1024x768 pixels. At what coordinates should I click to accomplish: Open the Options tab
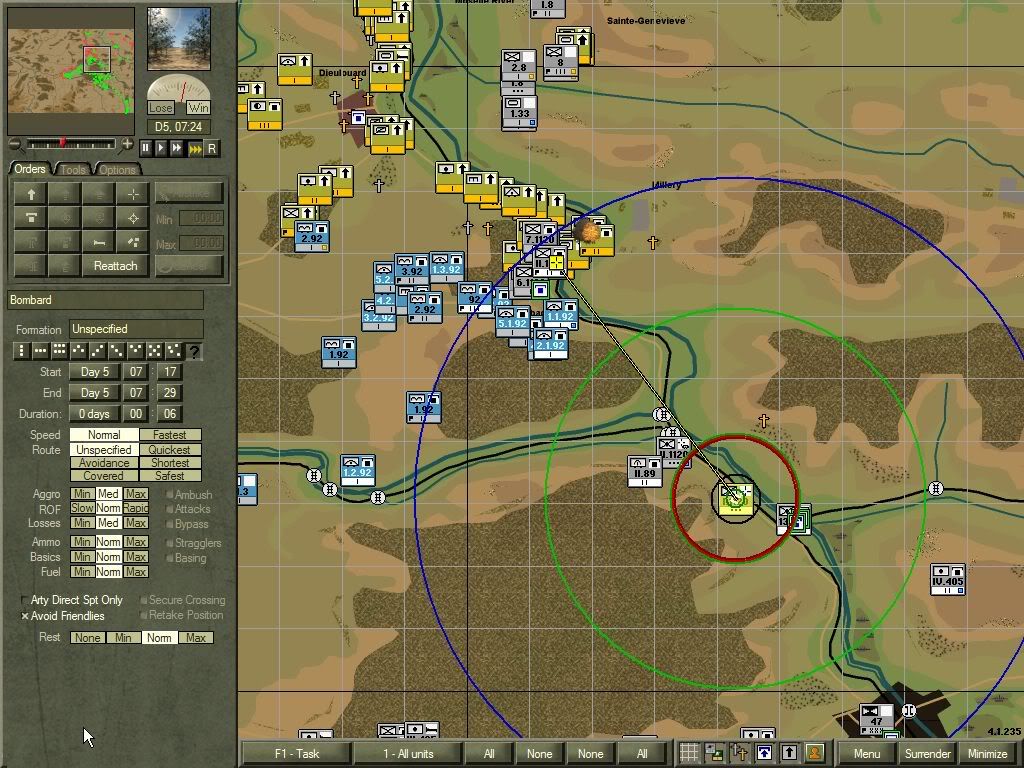tap(117, 169)
